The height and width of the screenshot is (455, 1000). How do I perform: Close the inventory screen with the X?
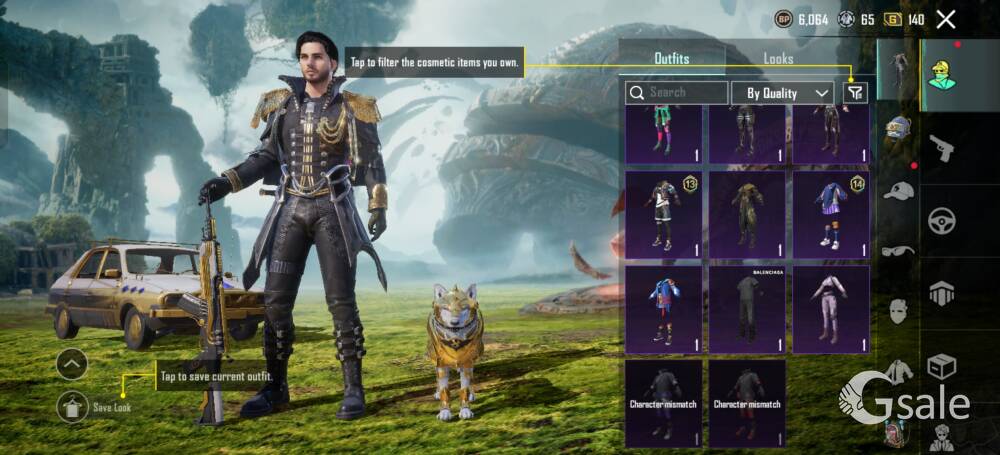click(x=946, y=19)
